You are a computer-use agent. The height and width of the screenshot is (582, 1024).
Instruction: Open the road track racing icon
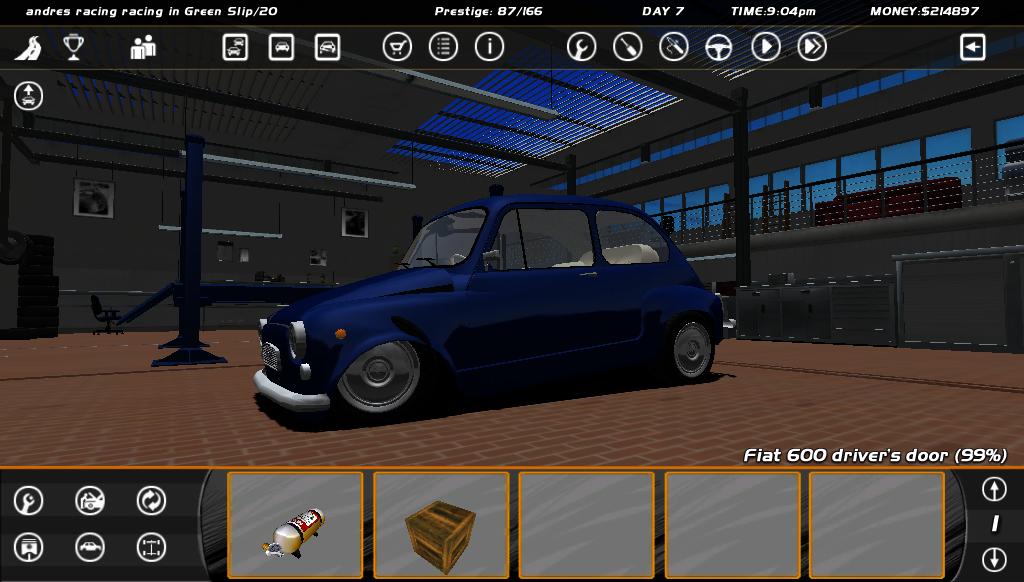[x=31, y=47]
